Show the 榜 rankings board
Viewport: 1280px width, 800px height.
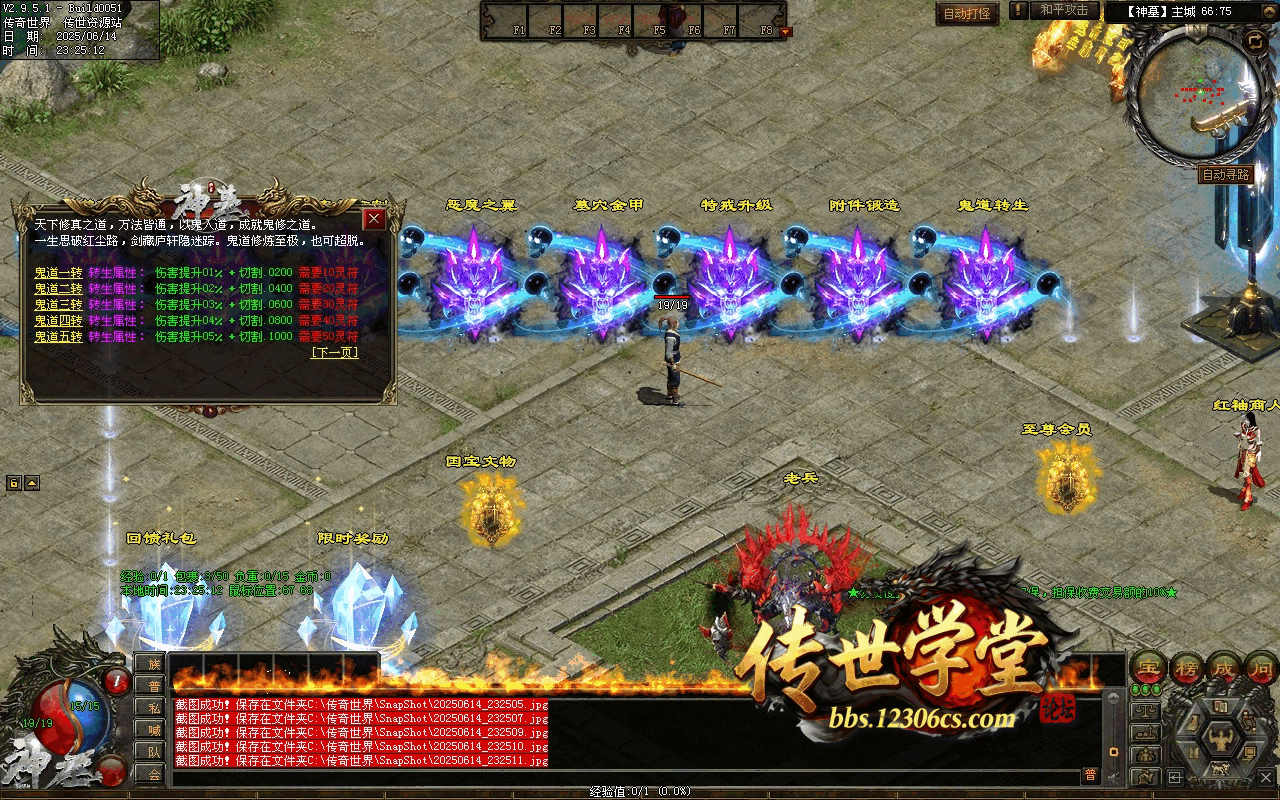click(1188, 667)
